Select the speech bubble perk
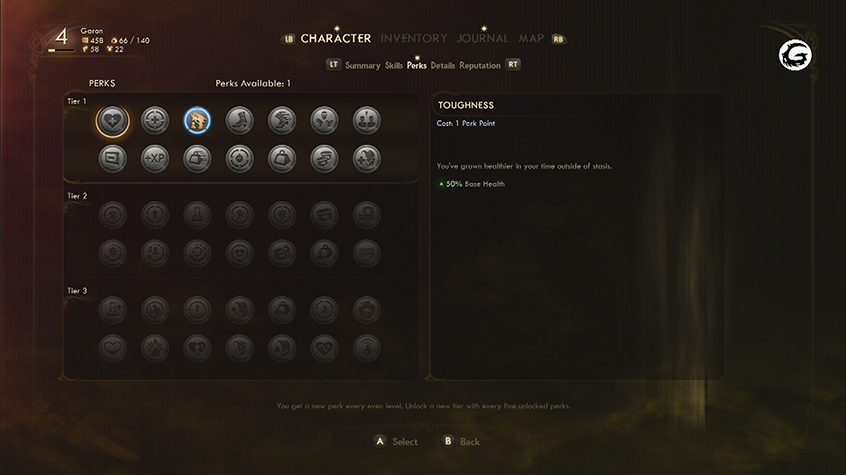Screen dimensions: 846x475 tap(112, 158)
